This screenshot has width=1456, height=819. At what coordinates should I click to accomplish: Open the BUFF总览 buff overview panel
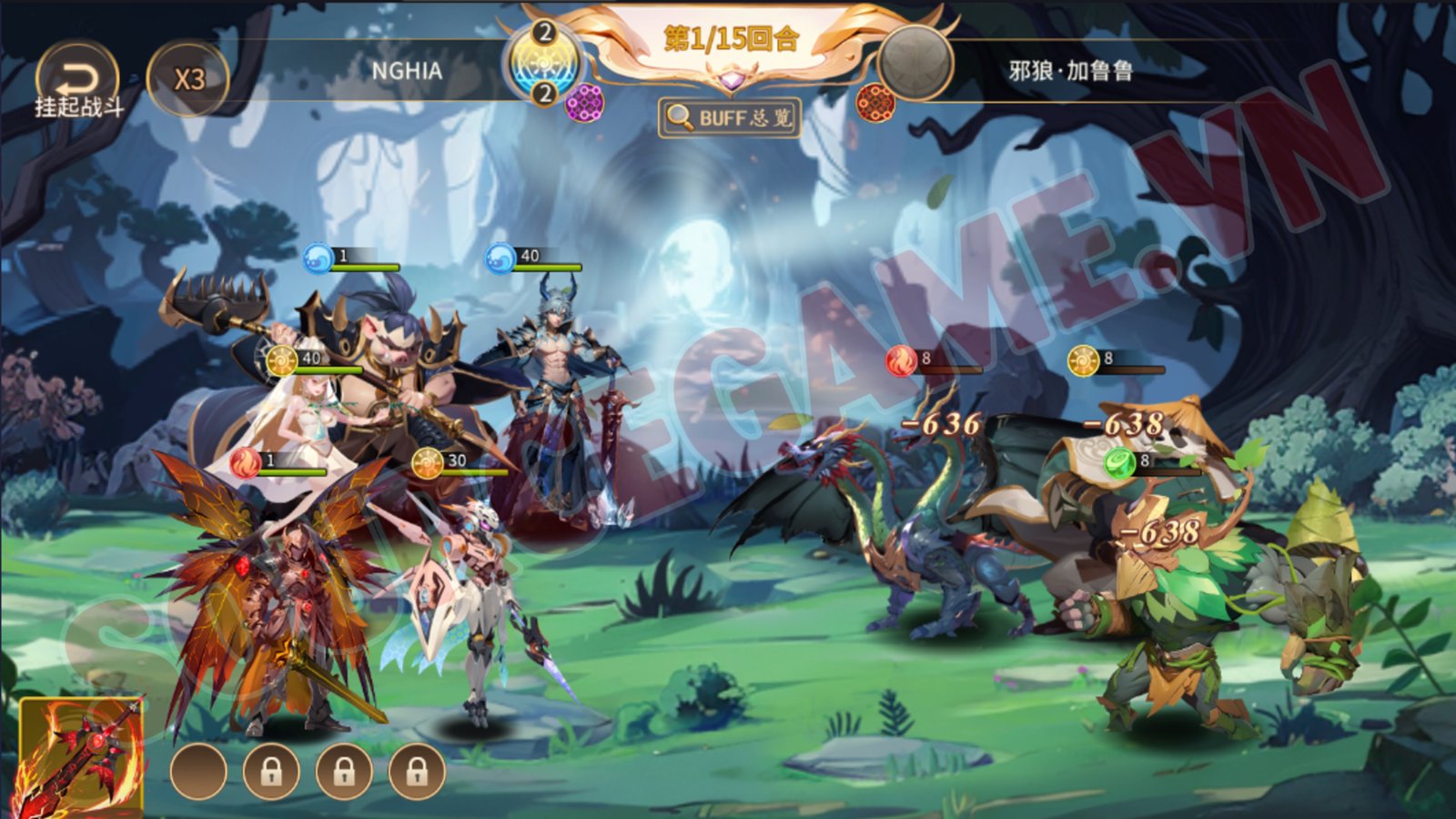point(730,116)
